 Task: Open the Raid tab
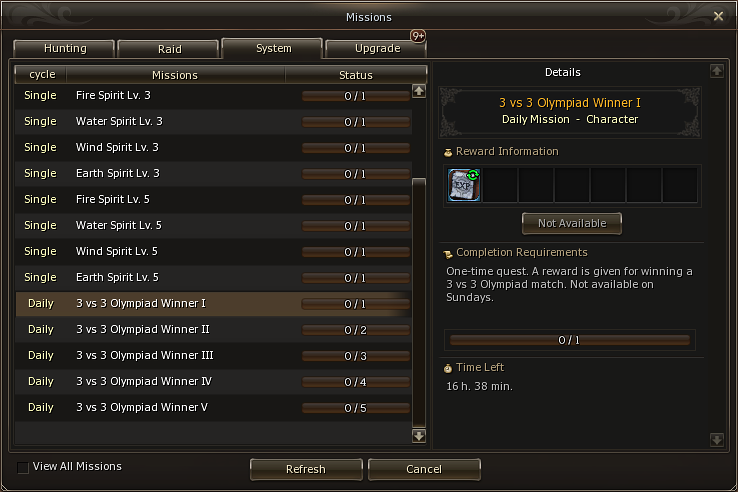pyautogui.click(x=169, y=49)
